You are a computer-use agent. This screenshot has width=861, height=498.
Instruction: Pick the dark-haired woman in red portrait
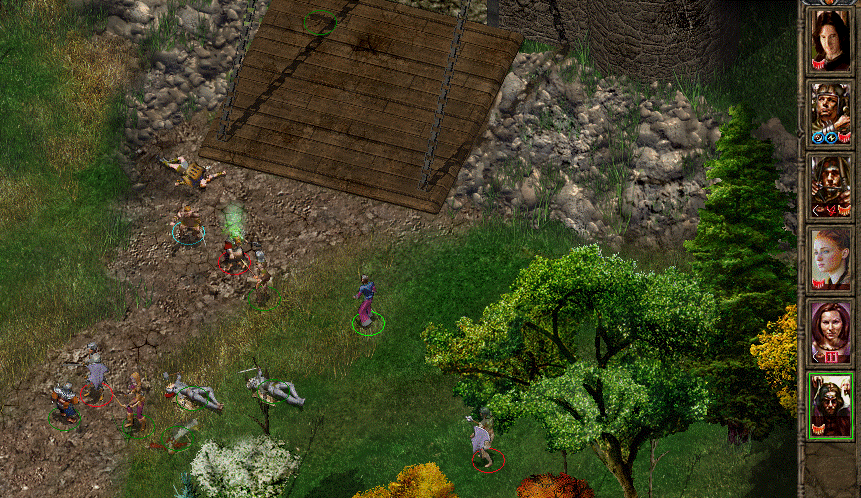pyautogui.click(x=830, y=332)
